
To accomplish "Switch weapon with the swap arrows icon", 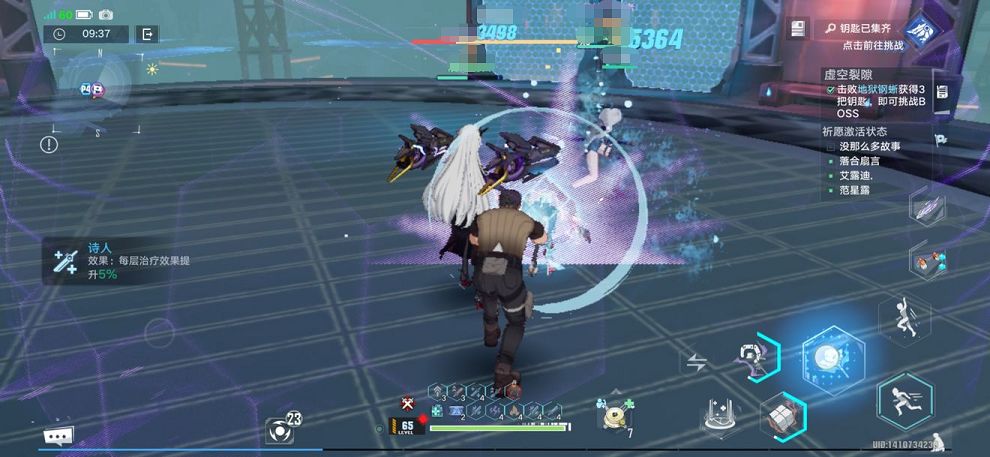I will pyautogui.click(x=697, y=361).
